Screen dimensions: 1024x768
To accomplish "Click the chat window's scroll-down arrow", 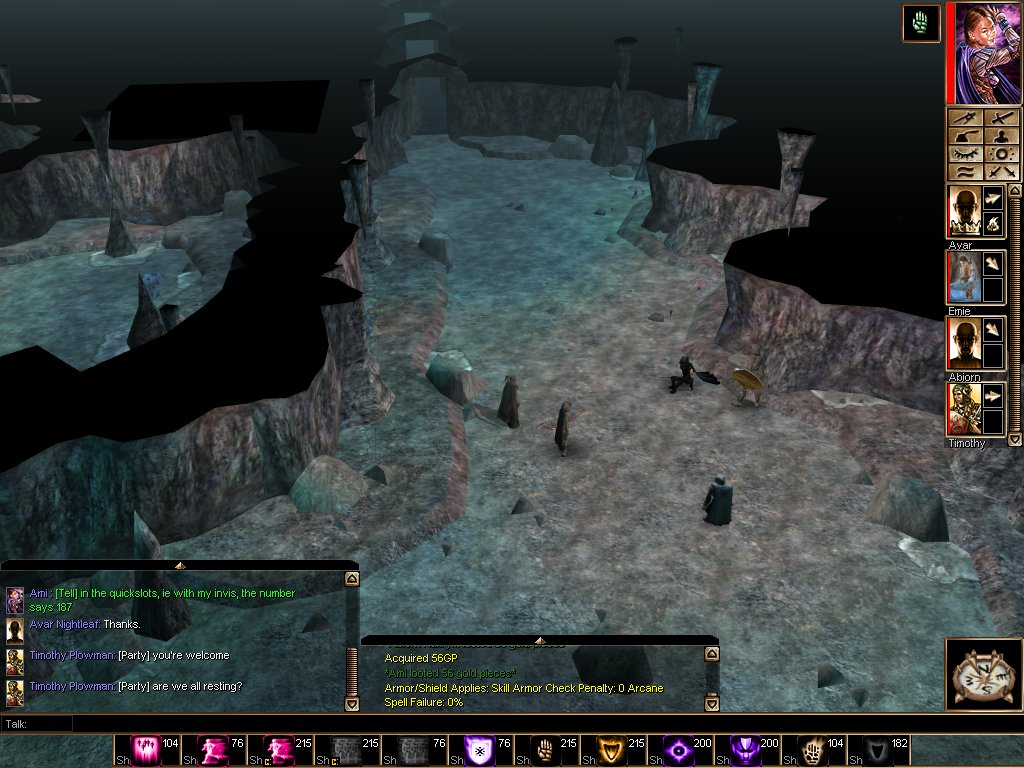I will pos(351,704).
